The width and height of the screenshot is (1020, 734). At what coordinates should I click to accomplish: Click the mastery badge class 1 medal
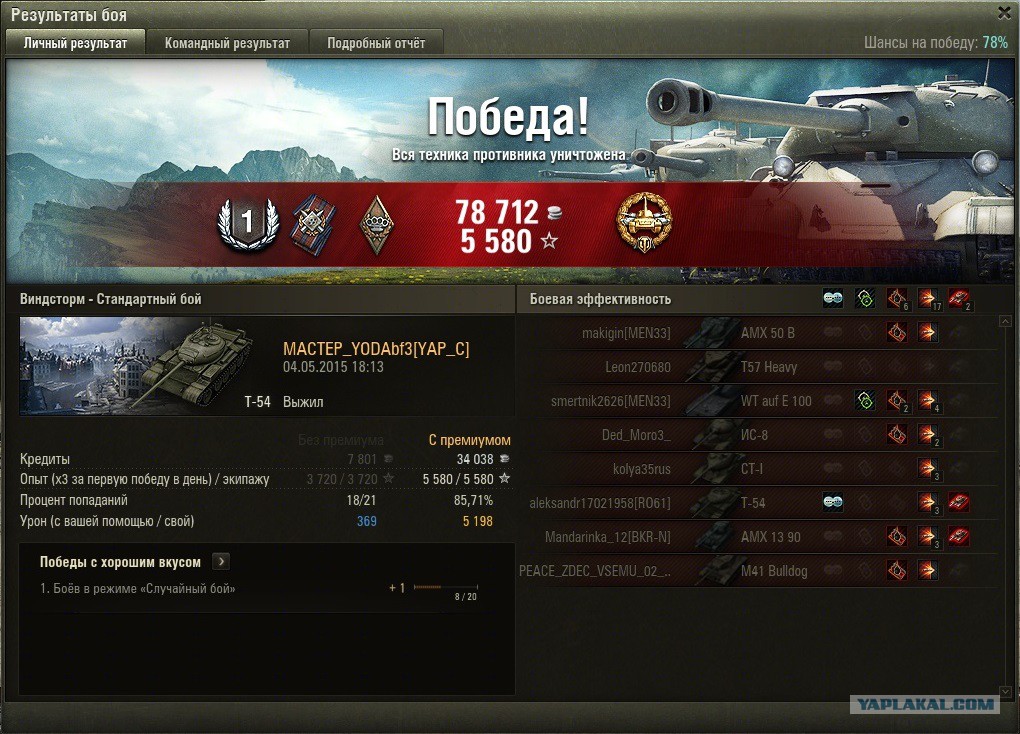247,223
